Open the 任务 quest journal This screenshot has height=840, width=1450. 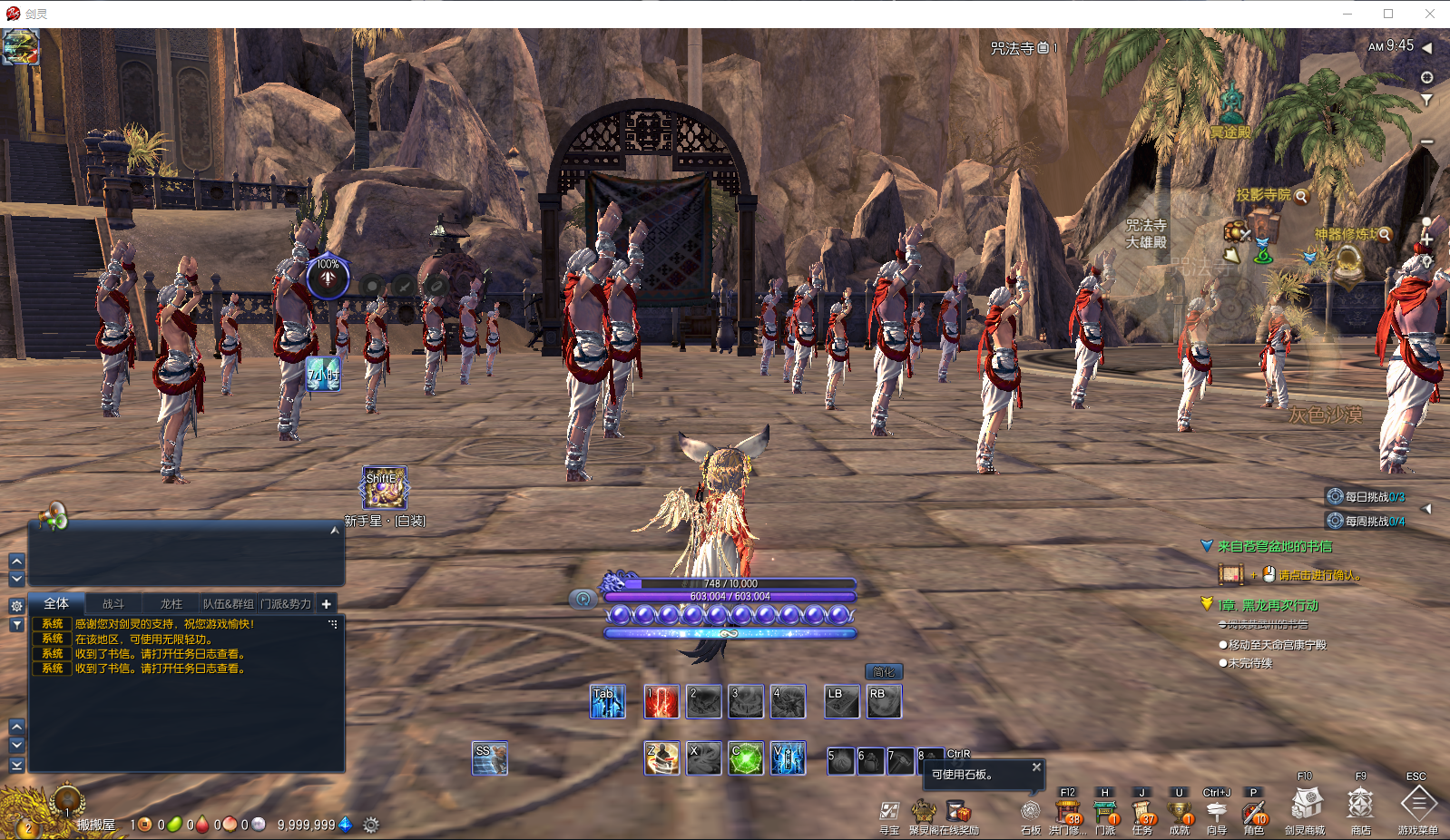coord(1142,812)
